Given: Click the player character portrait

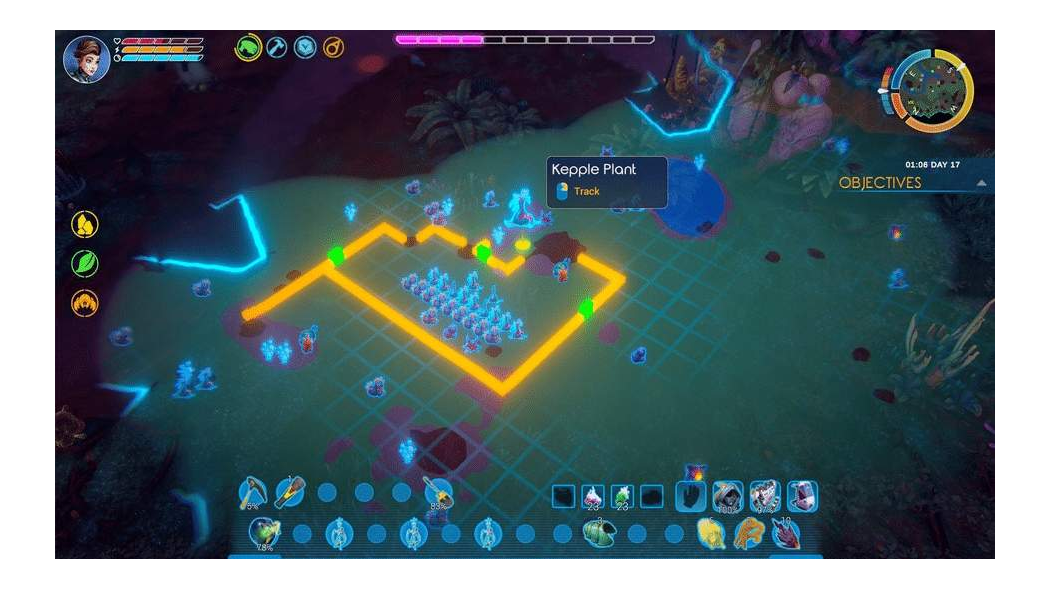Looking at the screenshot, I should [x=86, y=58].
